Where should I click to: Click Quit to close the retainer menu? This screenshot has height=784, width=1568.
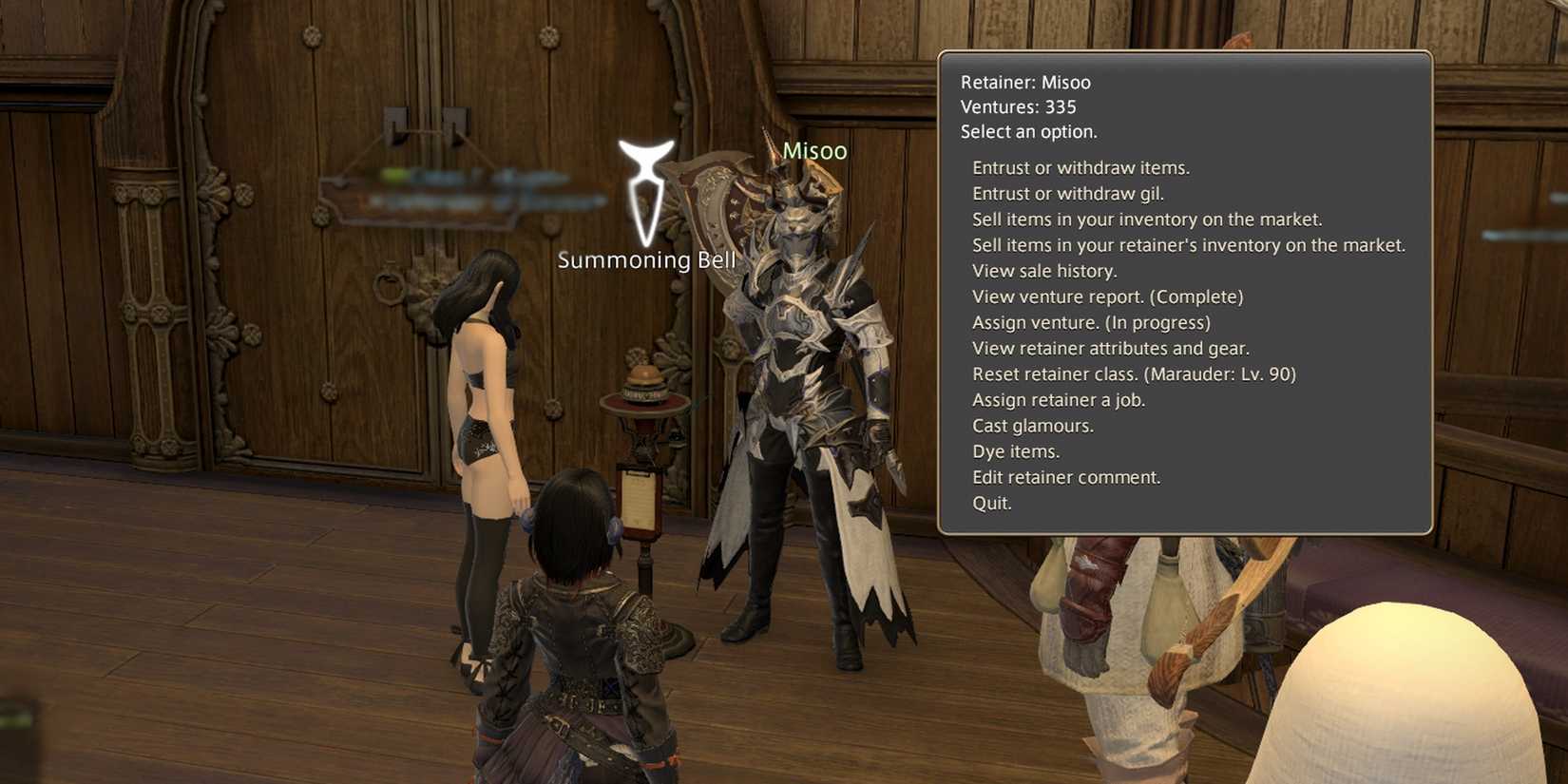click(990, 503)
